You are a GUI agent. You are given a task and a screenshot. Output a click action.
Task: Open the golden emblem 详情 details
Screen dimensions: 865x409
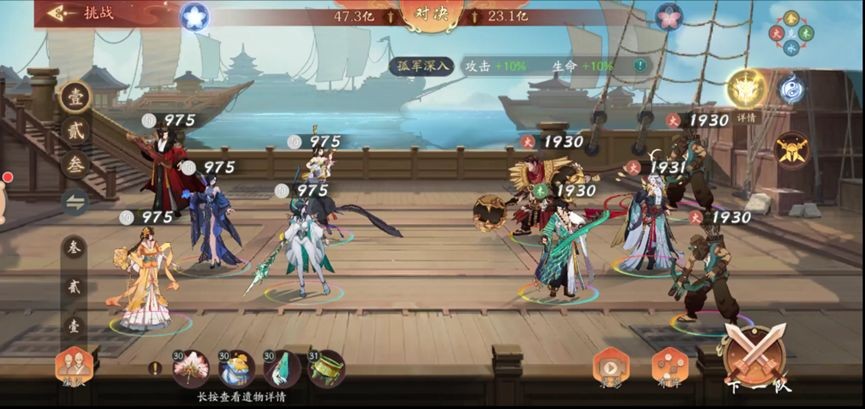click(x=745, y=93)
